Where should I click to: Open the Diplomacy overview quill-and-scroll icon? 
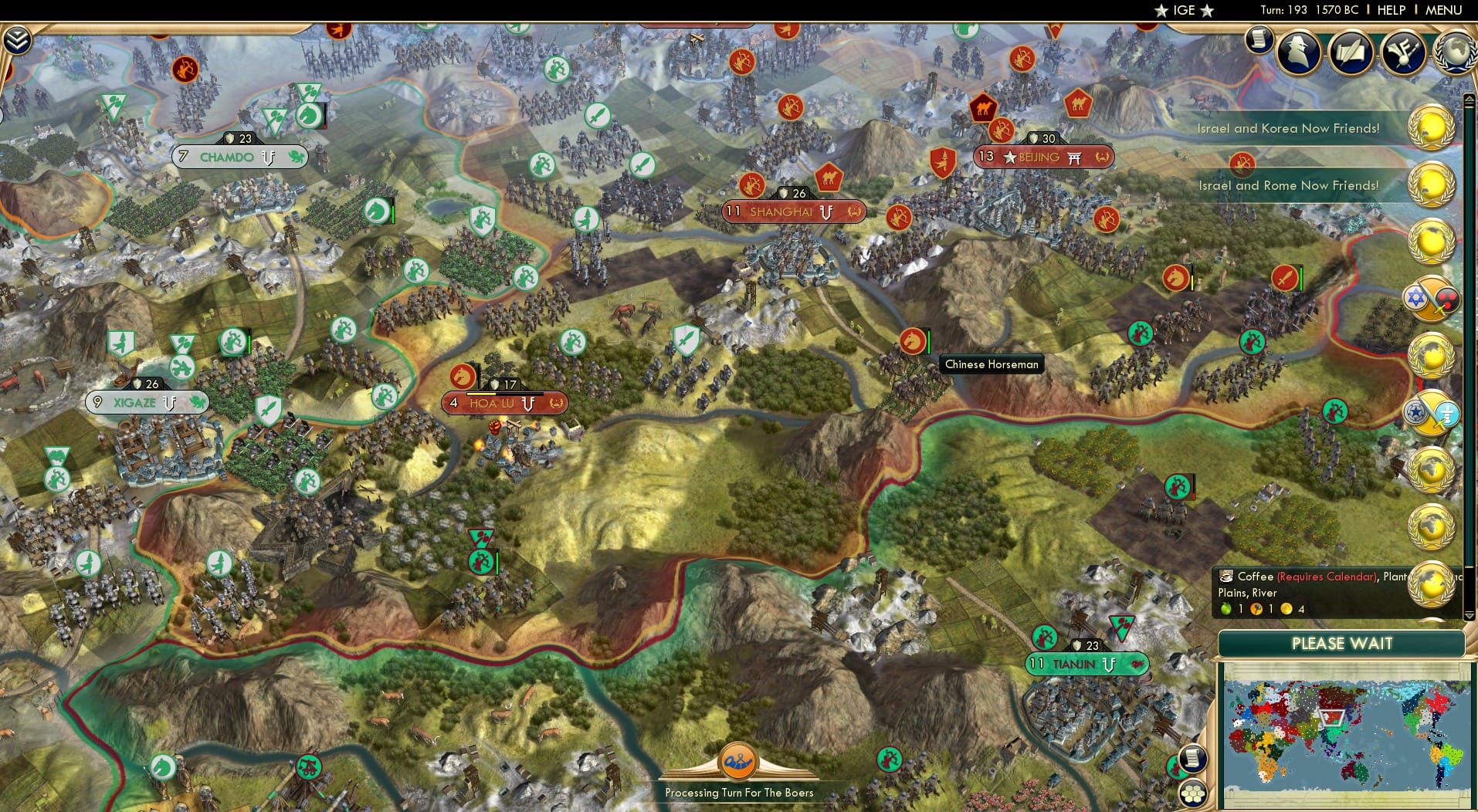[x=1350, y=52]
